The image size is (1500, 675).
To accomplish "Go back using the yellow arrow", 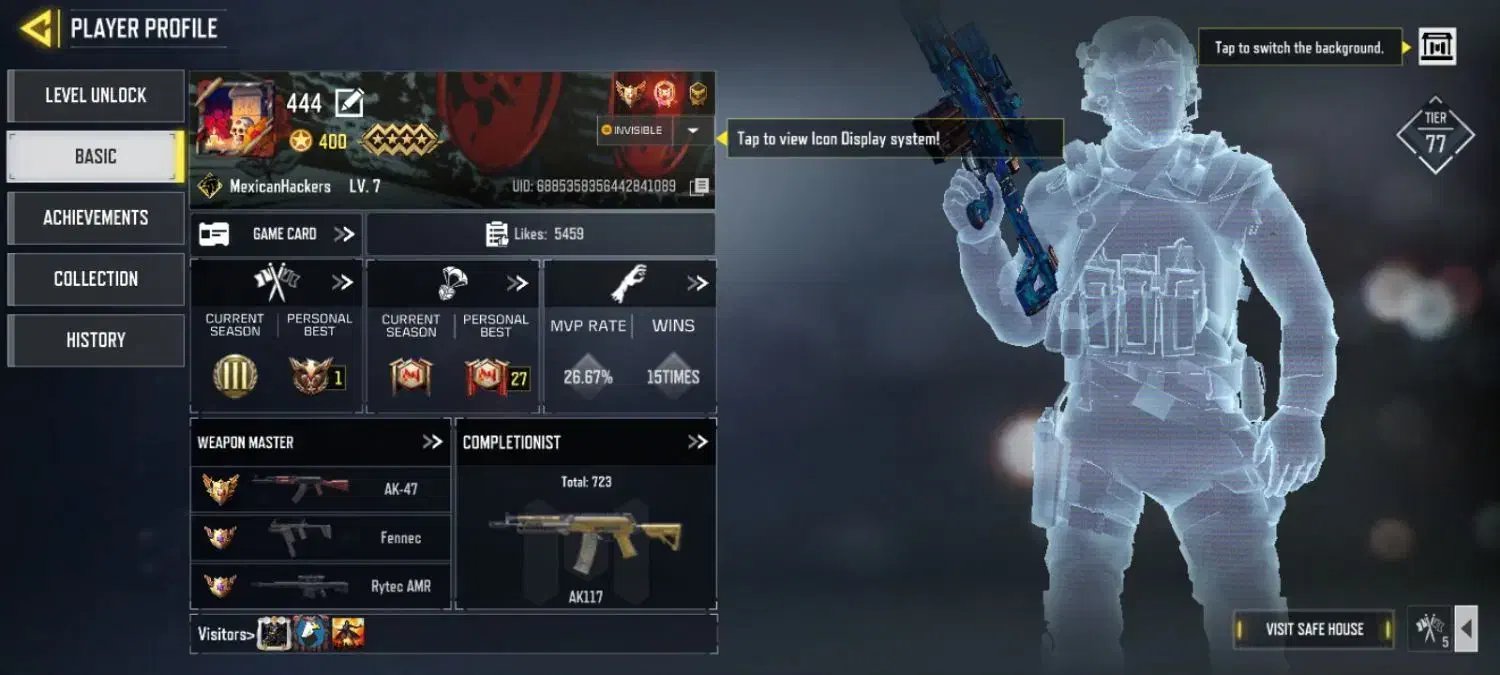I will click(x=37, y=28).
